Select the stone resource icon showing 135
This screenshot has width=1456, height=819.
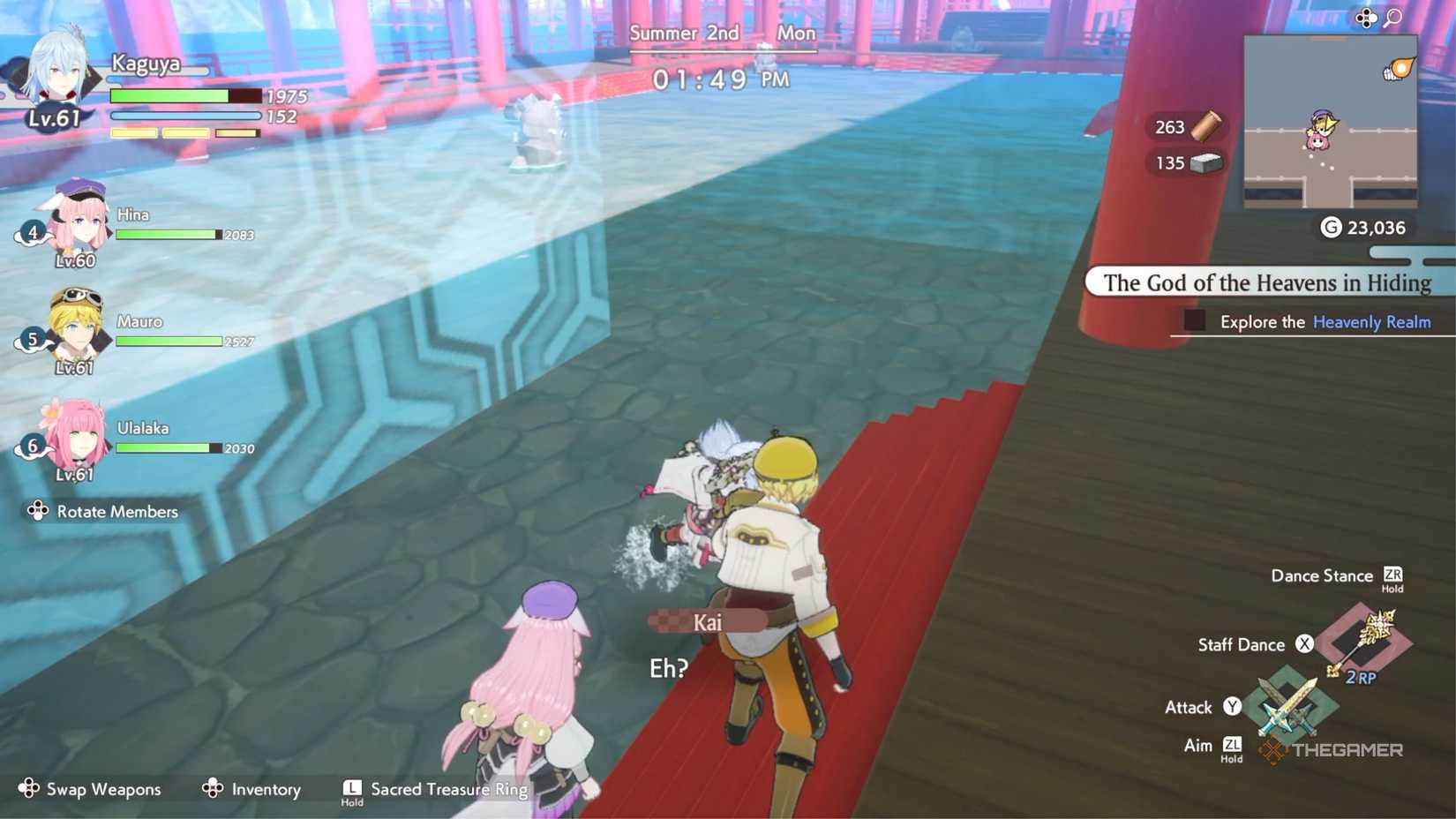point(1205,163)
